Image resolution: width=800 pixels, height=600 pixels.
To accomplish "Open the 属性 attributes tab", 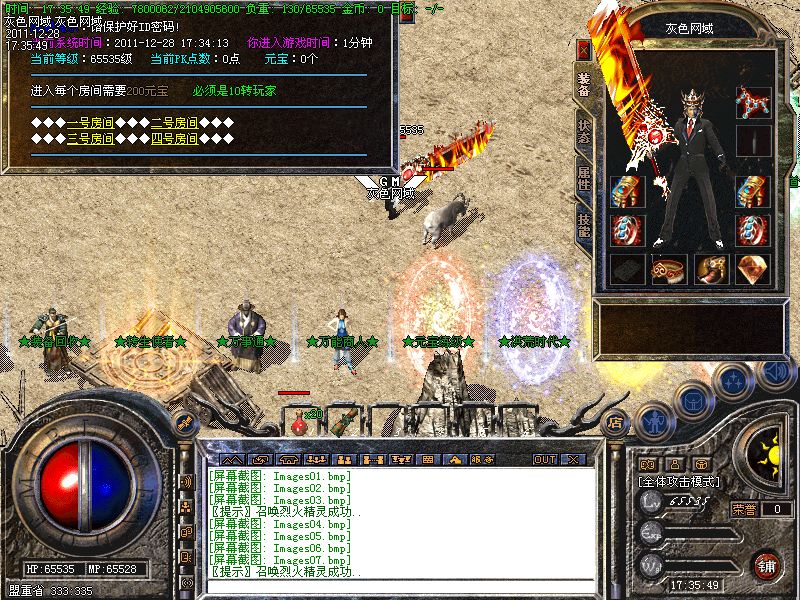I will pyautogui.click(x=584, y=180).
